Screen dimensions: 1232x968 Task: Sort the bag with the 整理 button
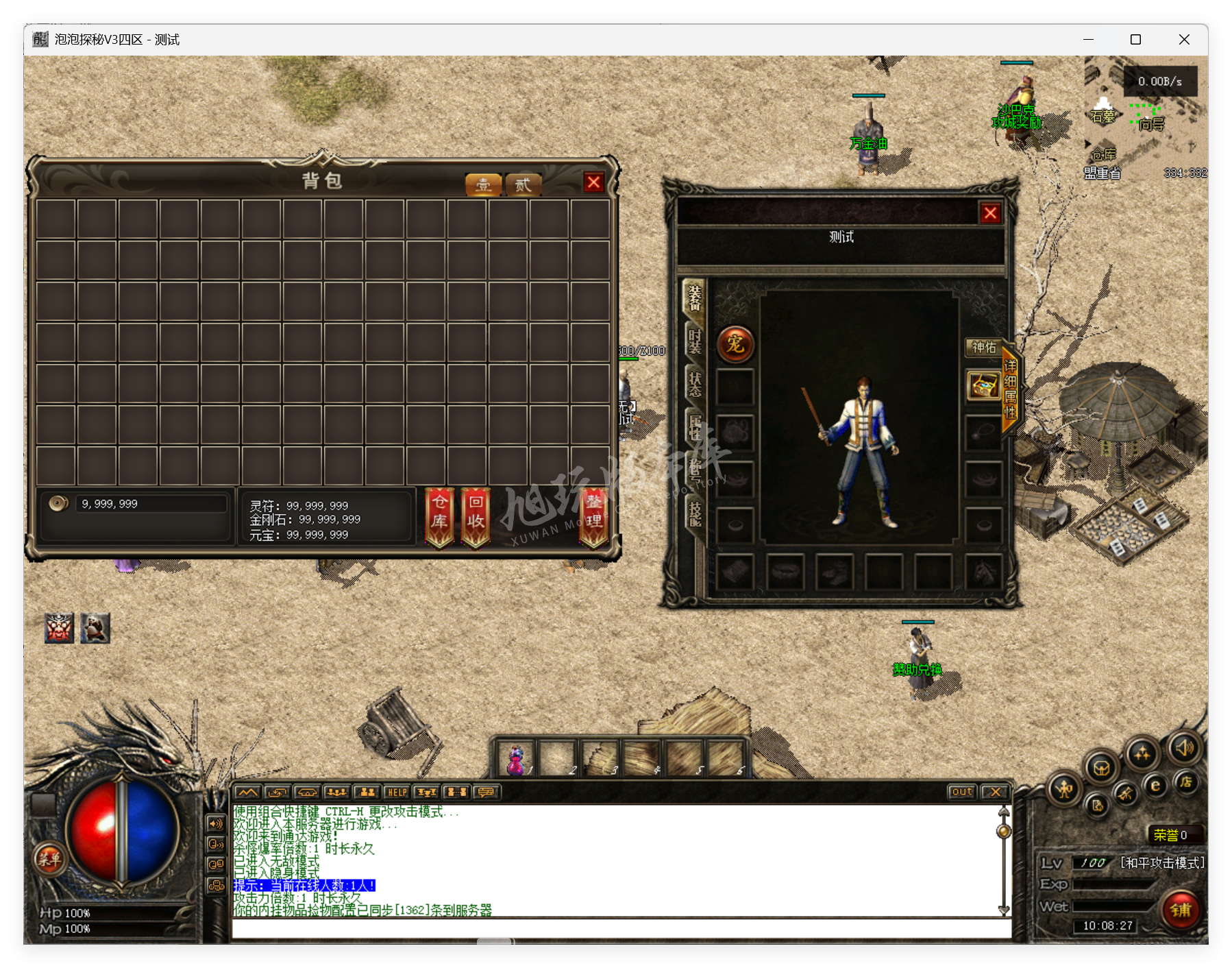click(593, 516)
